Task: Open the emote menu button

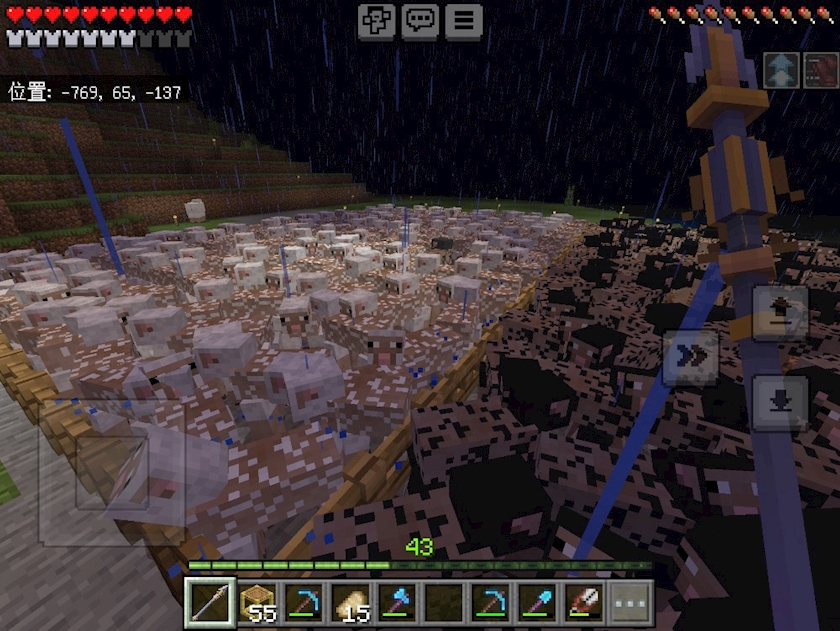Action: coord(377,21)
